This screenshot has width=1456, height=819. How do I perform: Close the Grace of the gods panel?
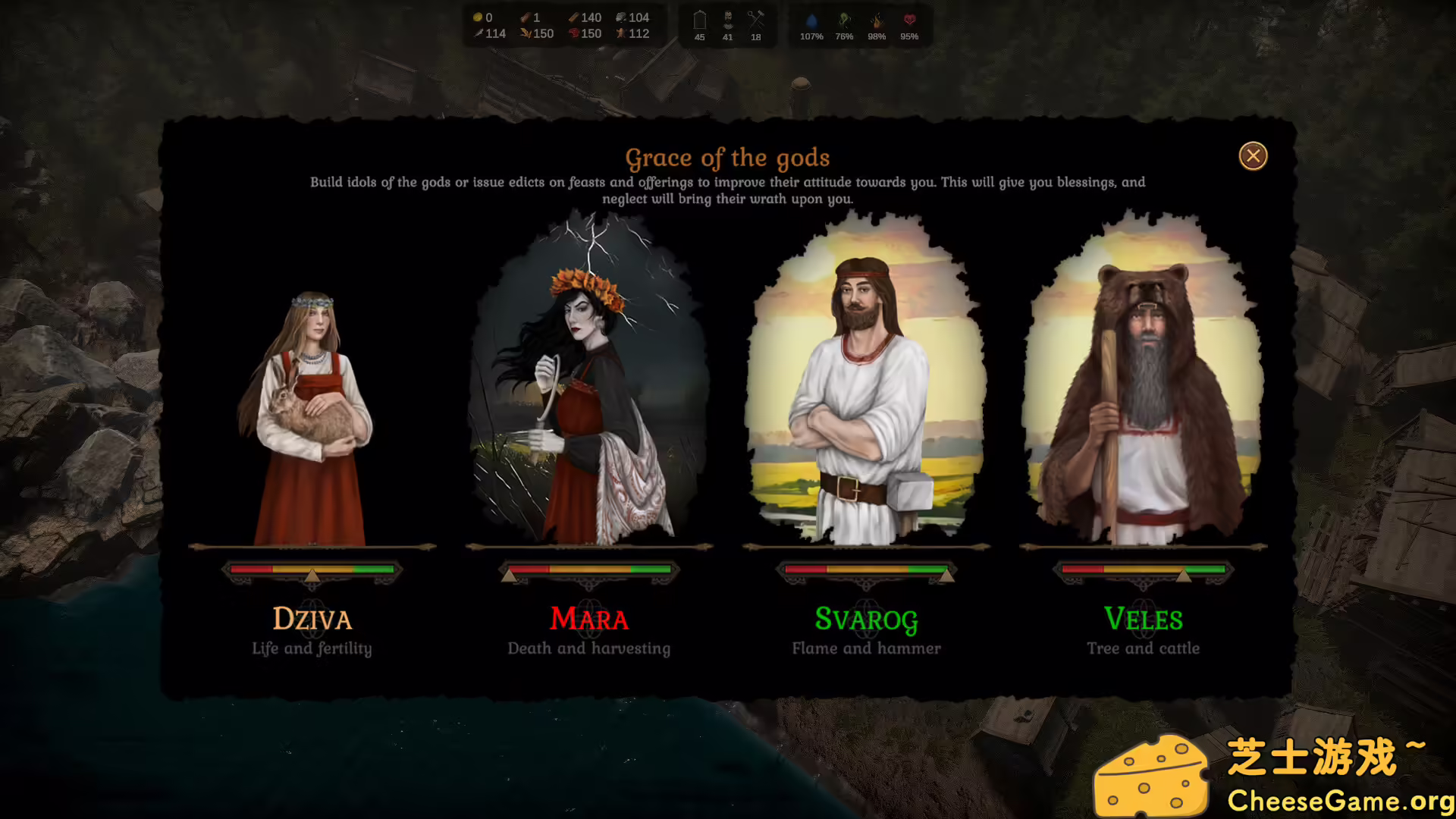pyautogui.click(x=1253, y=156)
